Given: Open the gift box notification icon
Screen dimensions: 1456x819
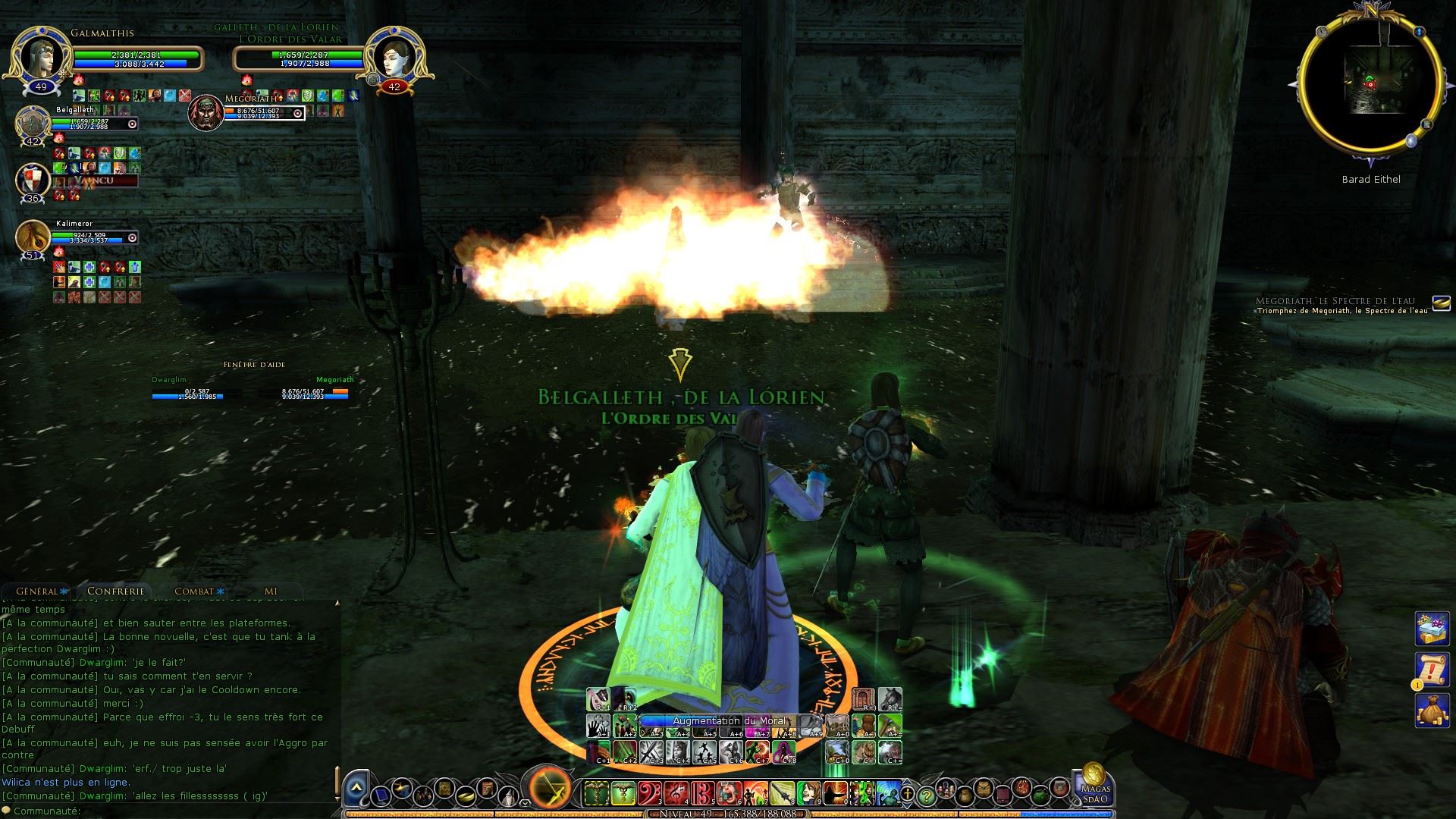Looking at the screenshot, I should 1432,629.
